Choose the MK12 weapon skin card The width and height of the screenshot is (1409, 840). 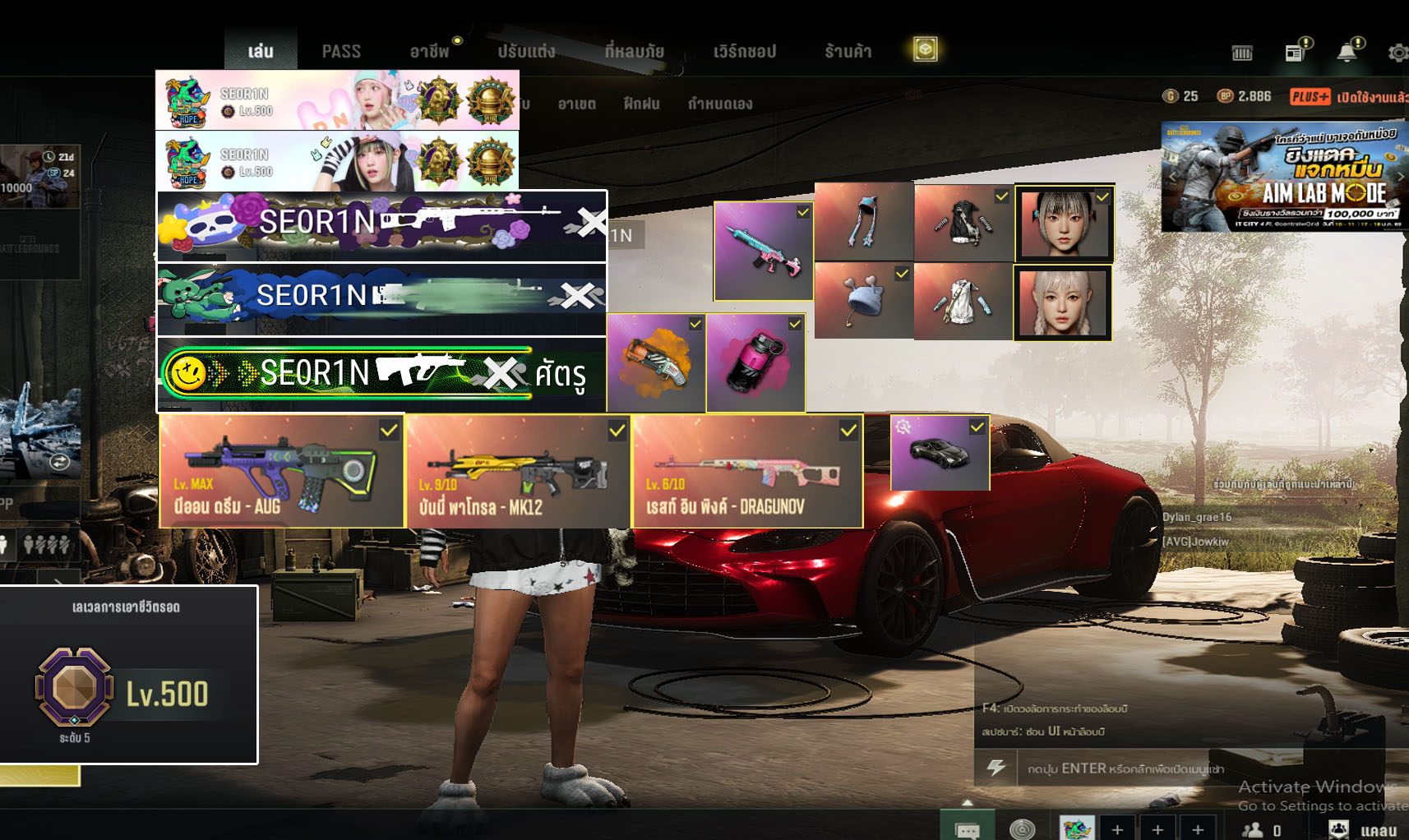pos(518,471)
